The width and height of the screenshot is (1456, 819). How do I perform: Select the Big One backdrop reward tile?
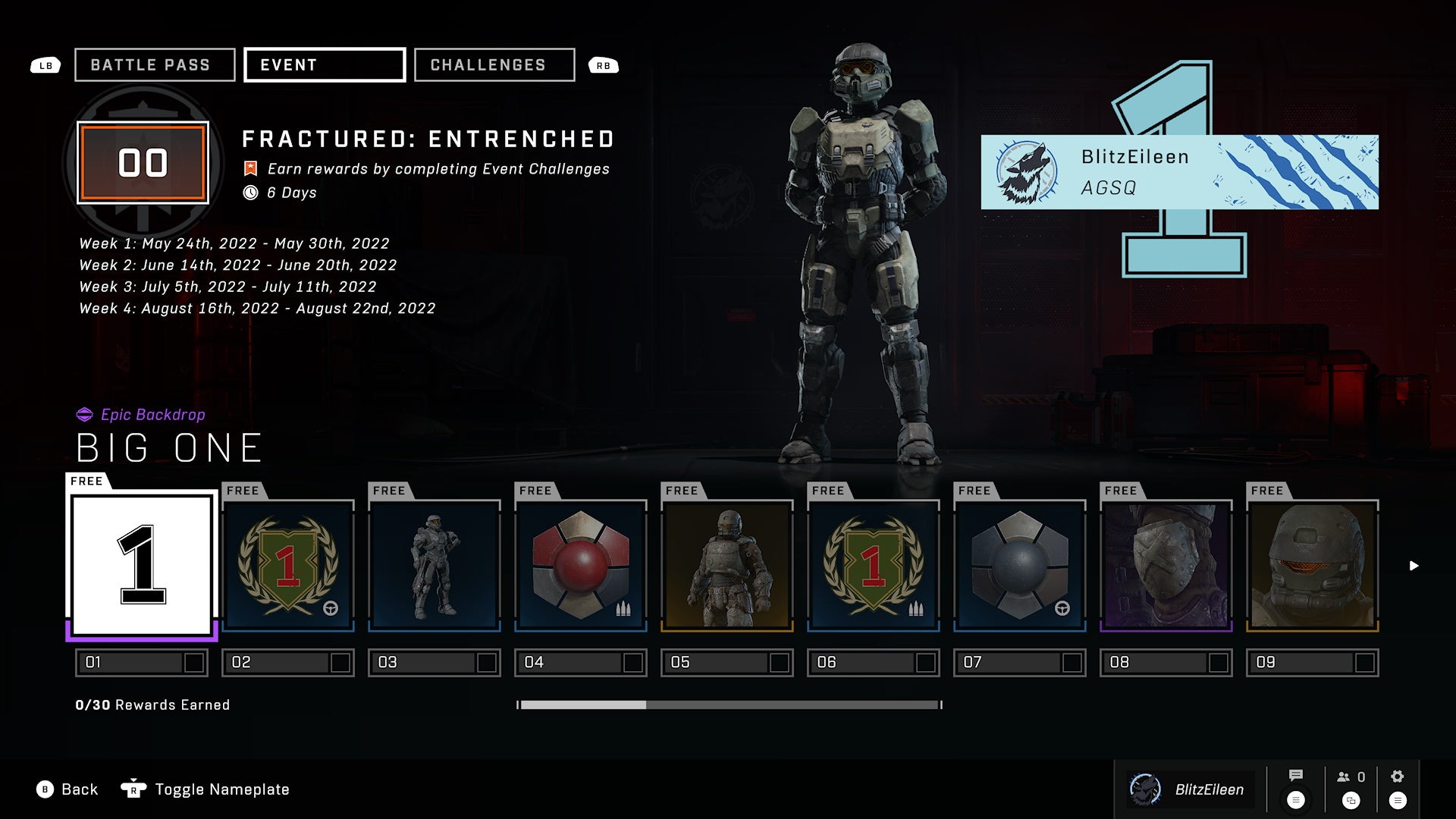142,565
